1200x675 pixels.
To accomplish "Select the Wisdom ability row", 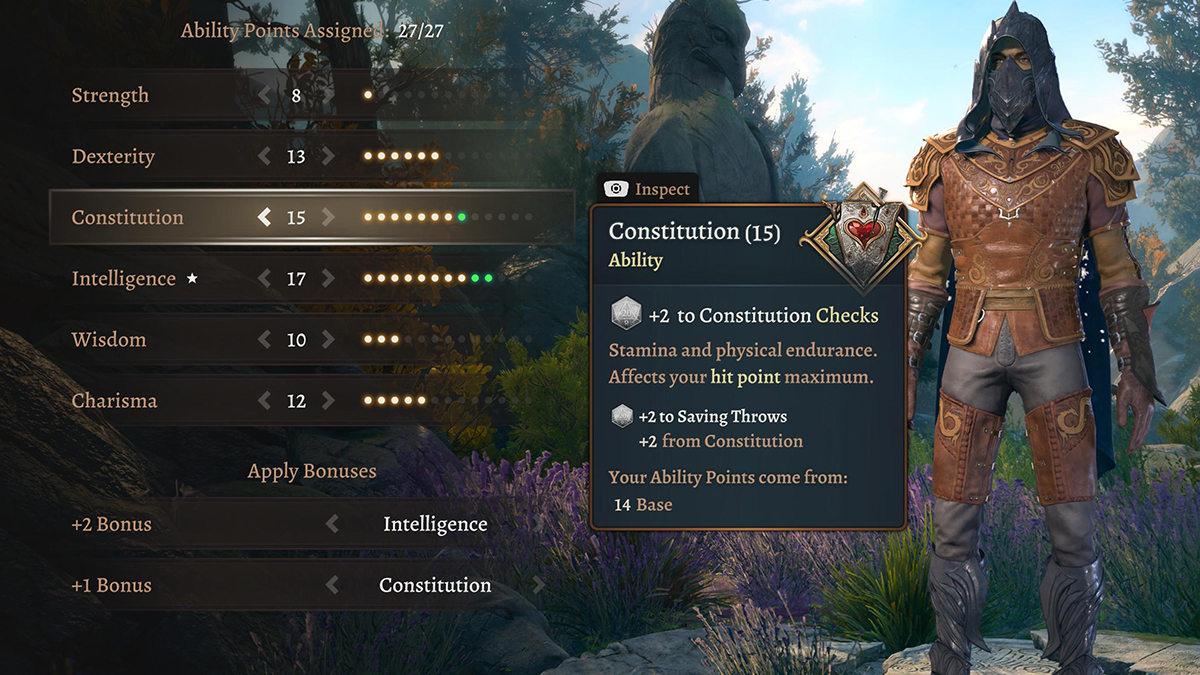I will click(109, 340).
